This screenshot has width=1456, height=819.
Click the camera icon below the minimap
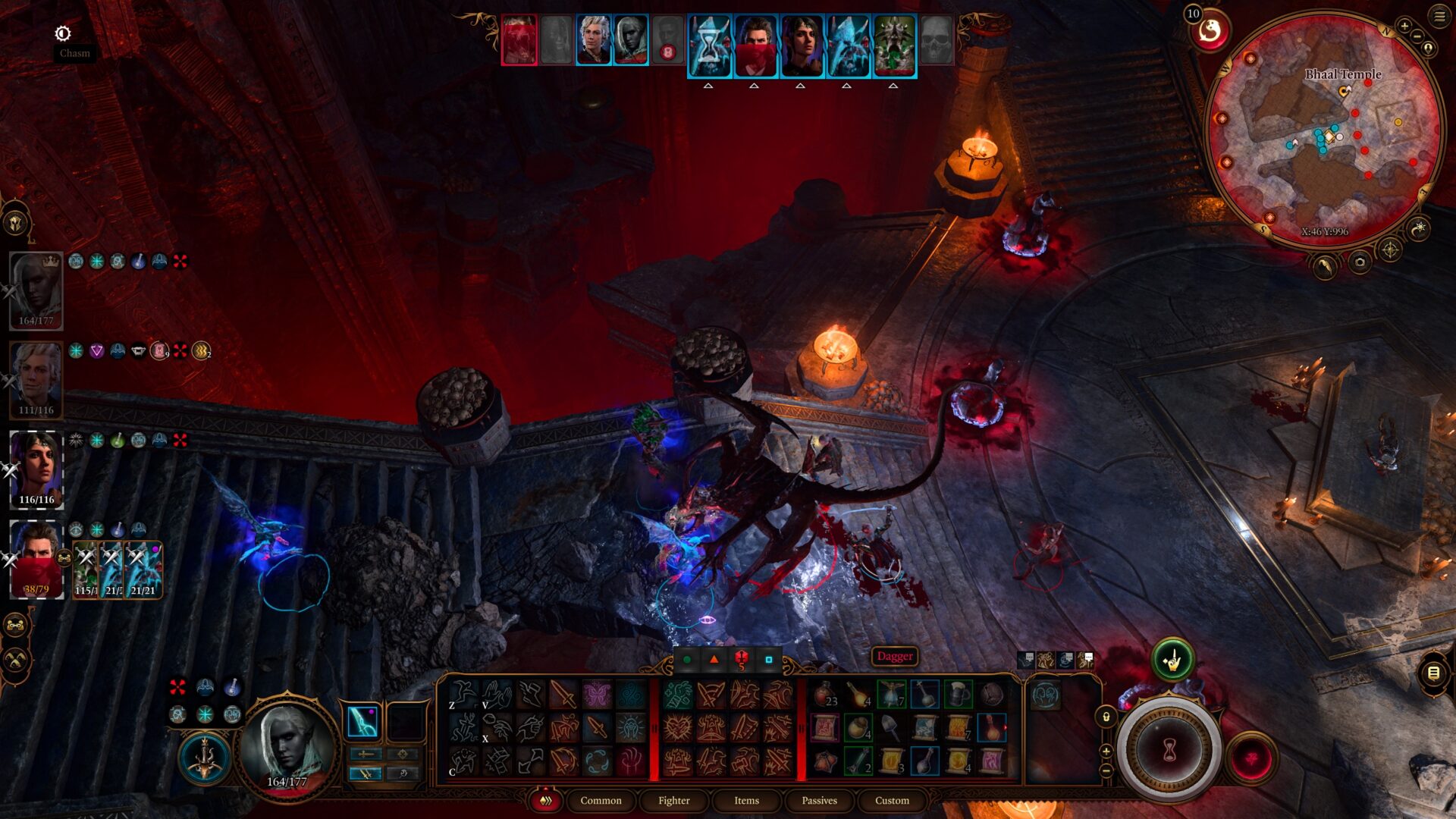point(1360,262)
